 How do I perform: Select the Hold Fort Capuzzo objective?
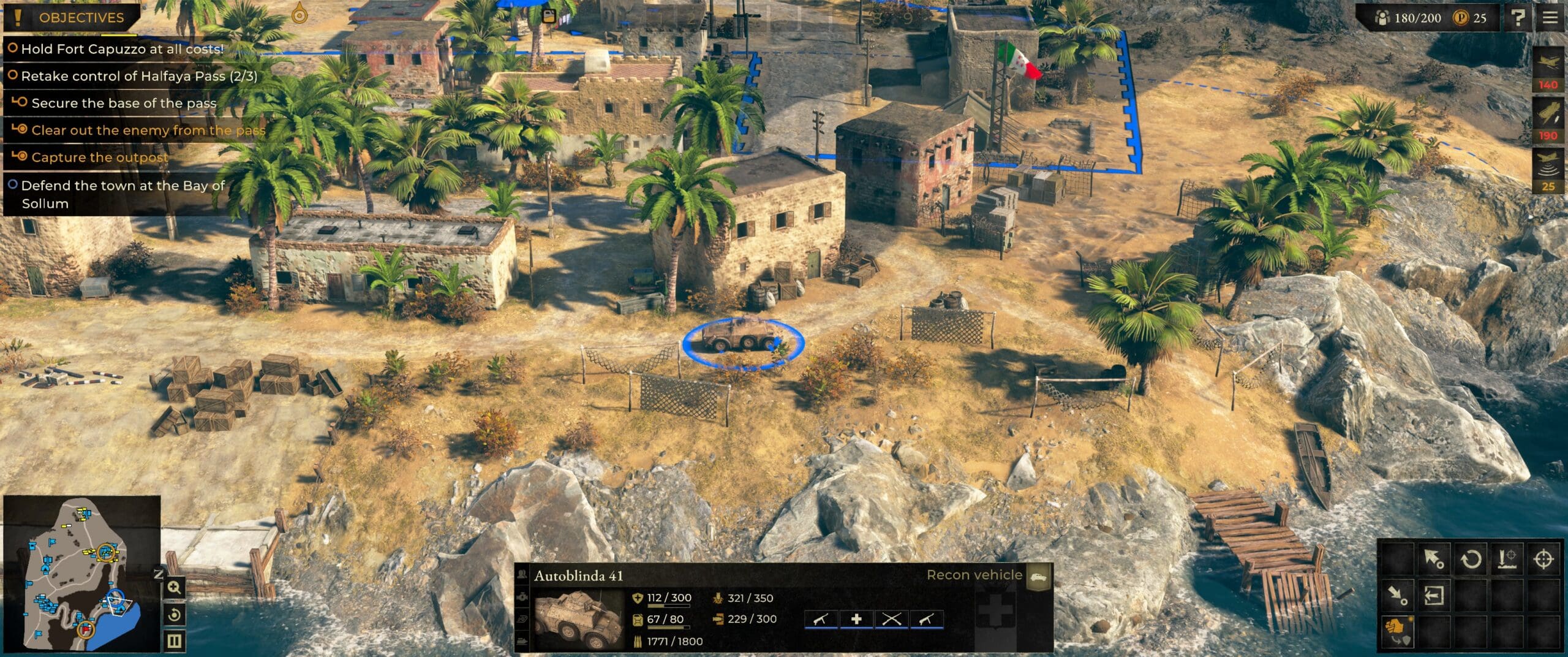pos(122,49)
